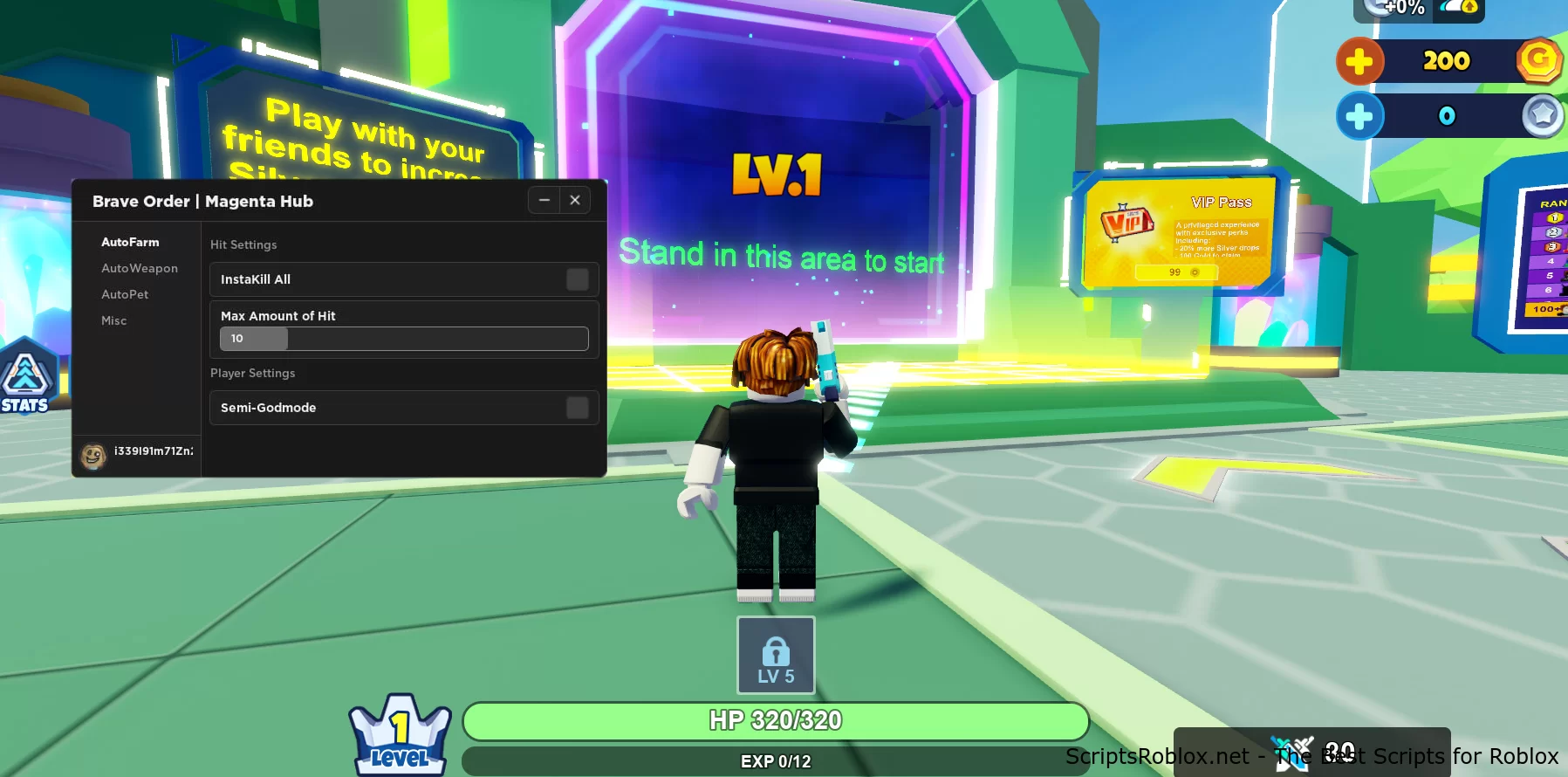The height and width of the screenshot is (777, 1568).
Task: Open the STATS panel on the left
Action: [27, 379]
